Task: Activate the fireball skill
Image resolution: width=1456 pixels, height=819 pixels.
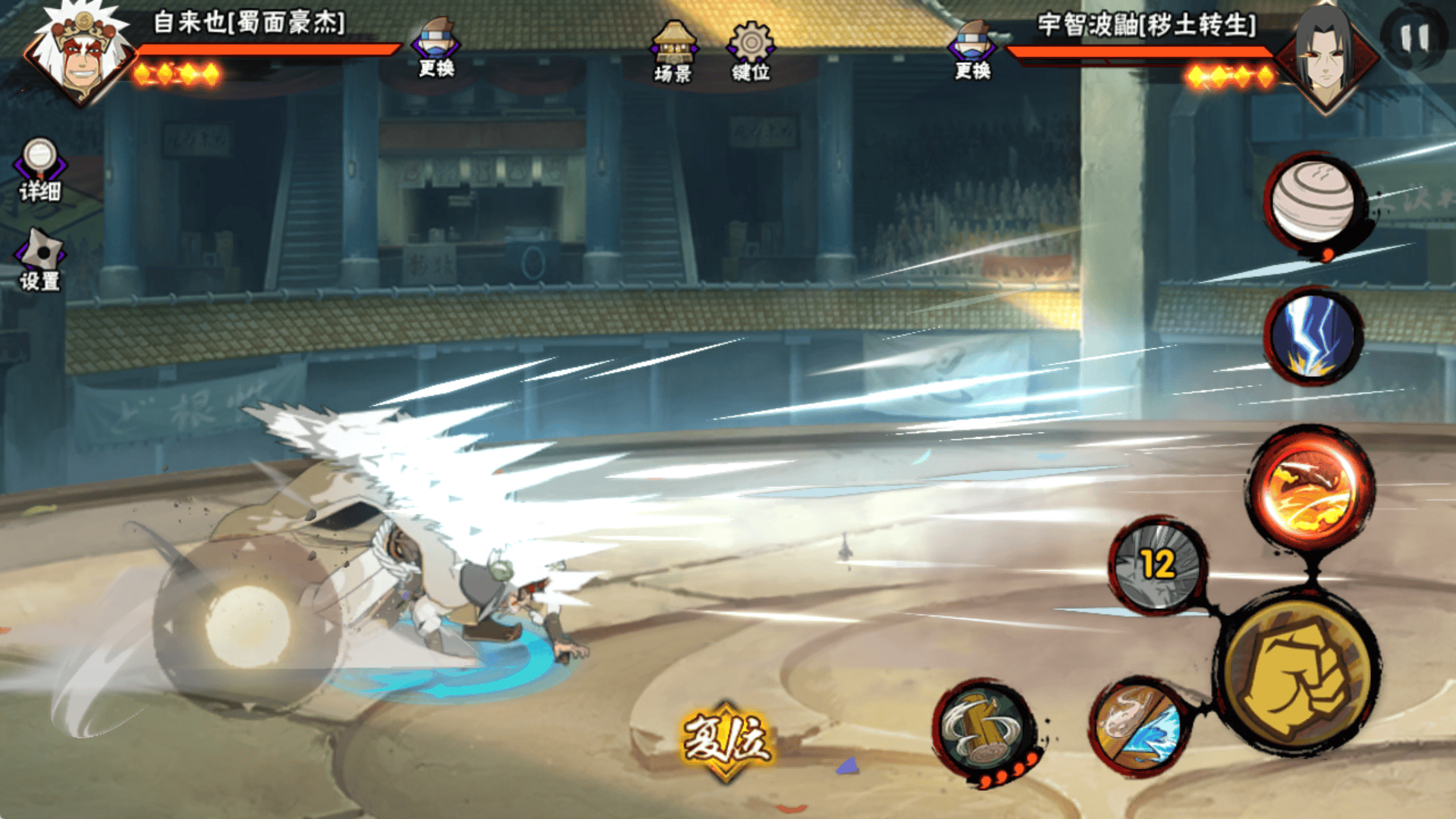Action: pyautogui.click(x=1310, y=490)
